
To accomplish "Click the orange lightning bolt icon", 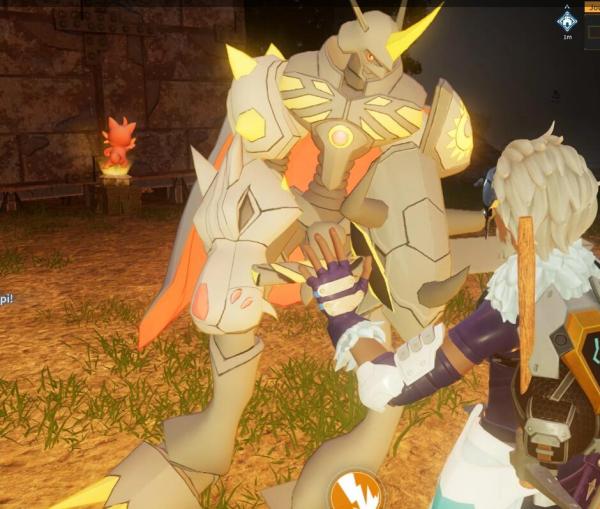I will pyautogui.click(x=355, y=491).
